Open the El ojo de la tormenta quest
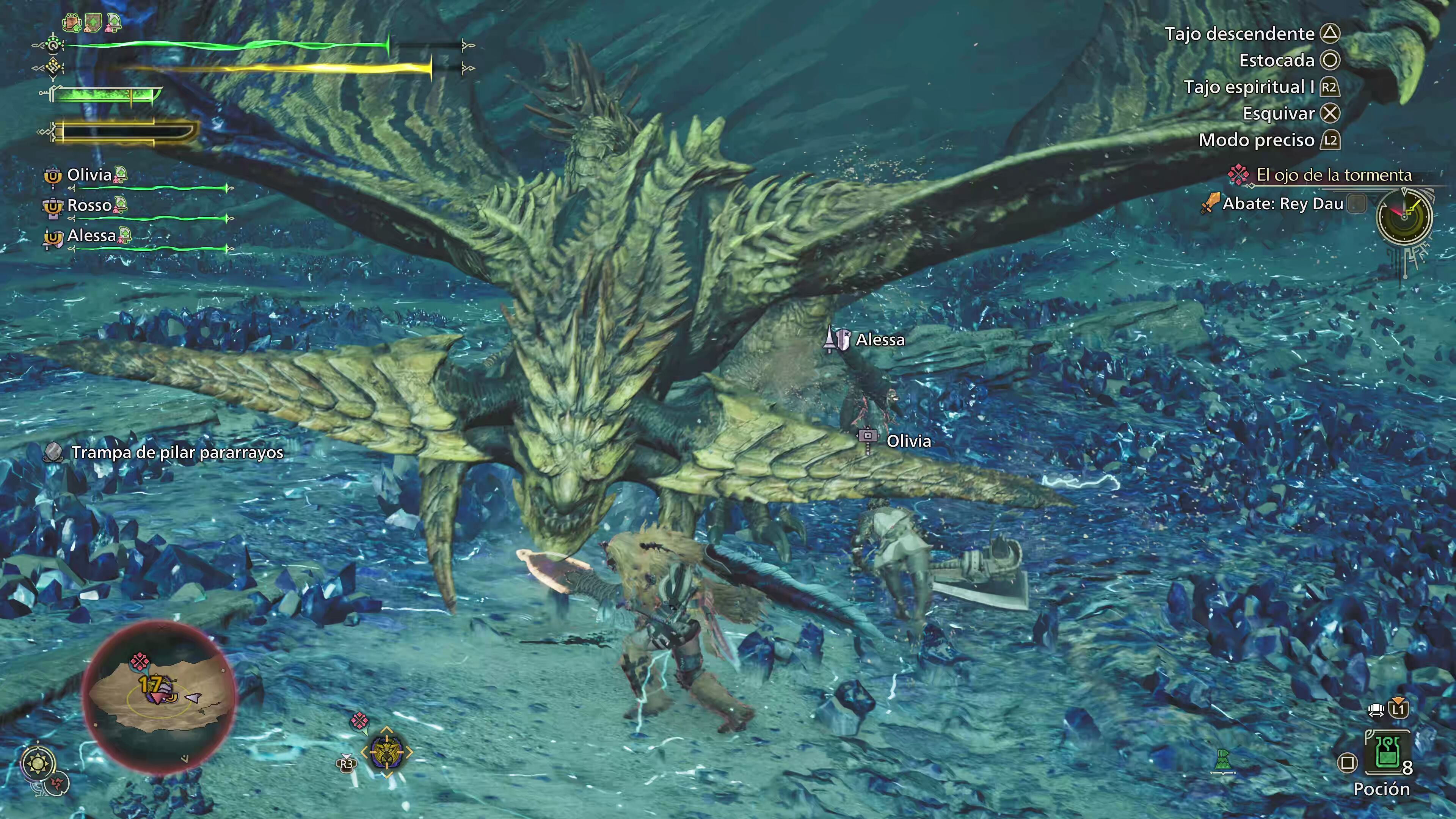 click(x=1333, y=175)
